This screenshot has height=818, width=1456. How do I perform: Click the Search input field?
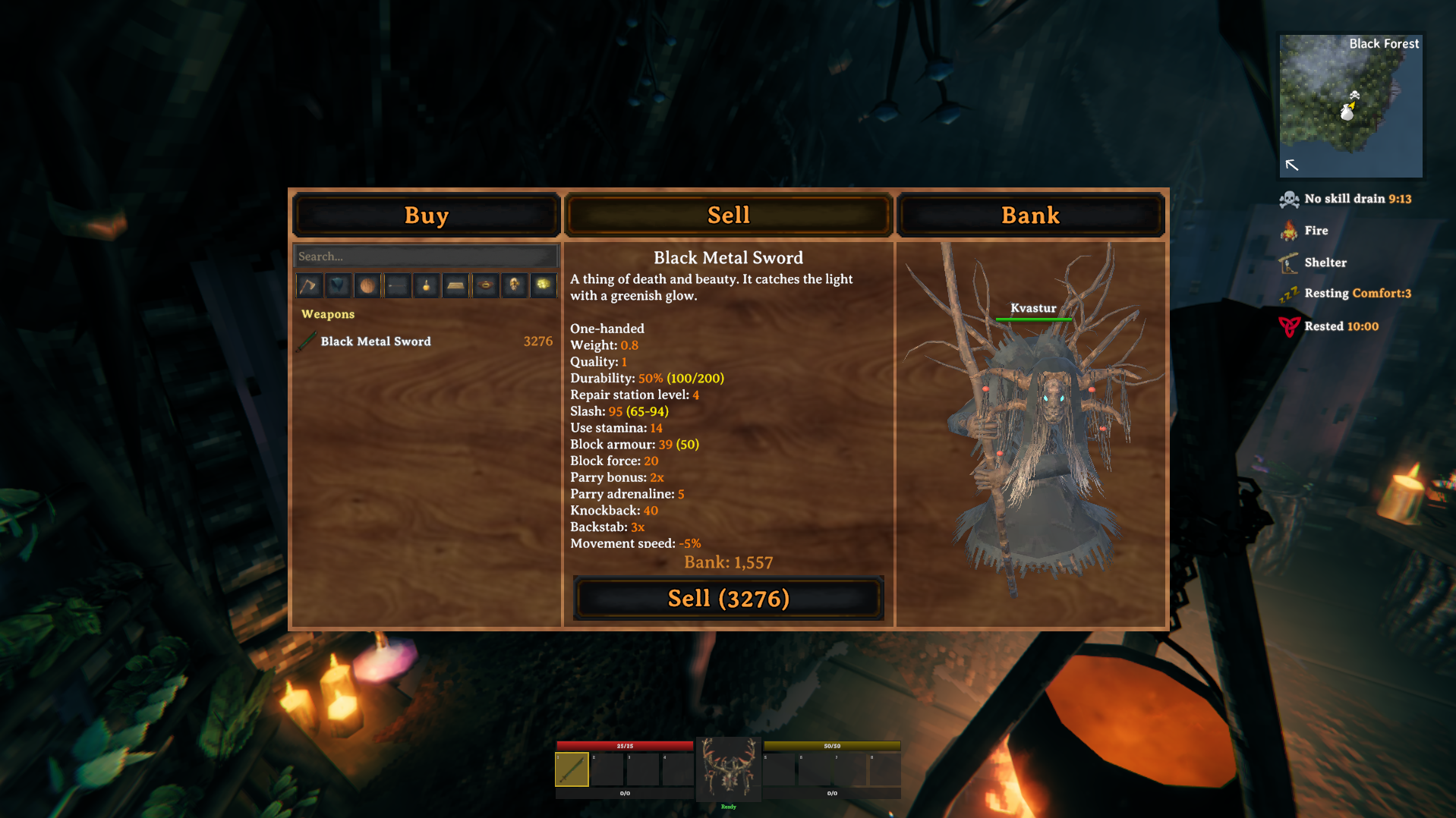(x=425, y=256)
